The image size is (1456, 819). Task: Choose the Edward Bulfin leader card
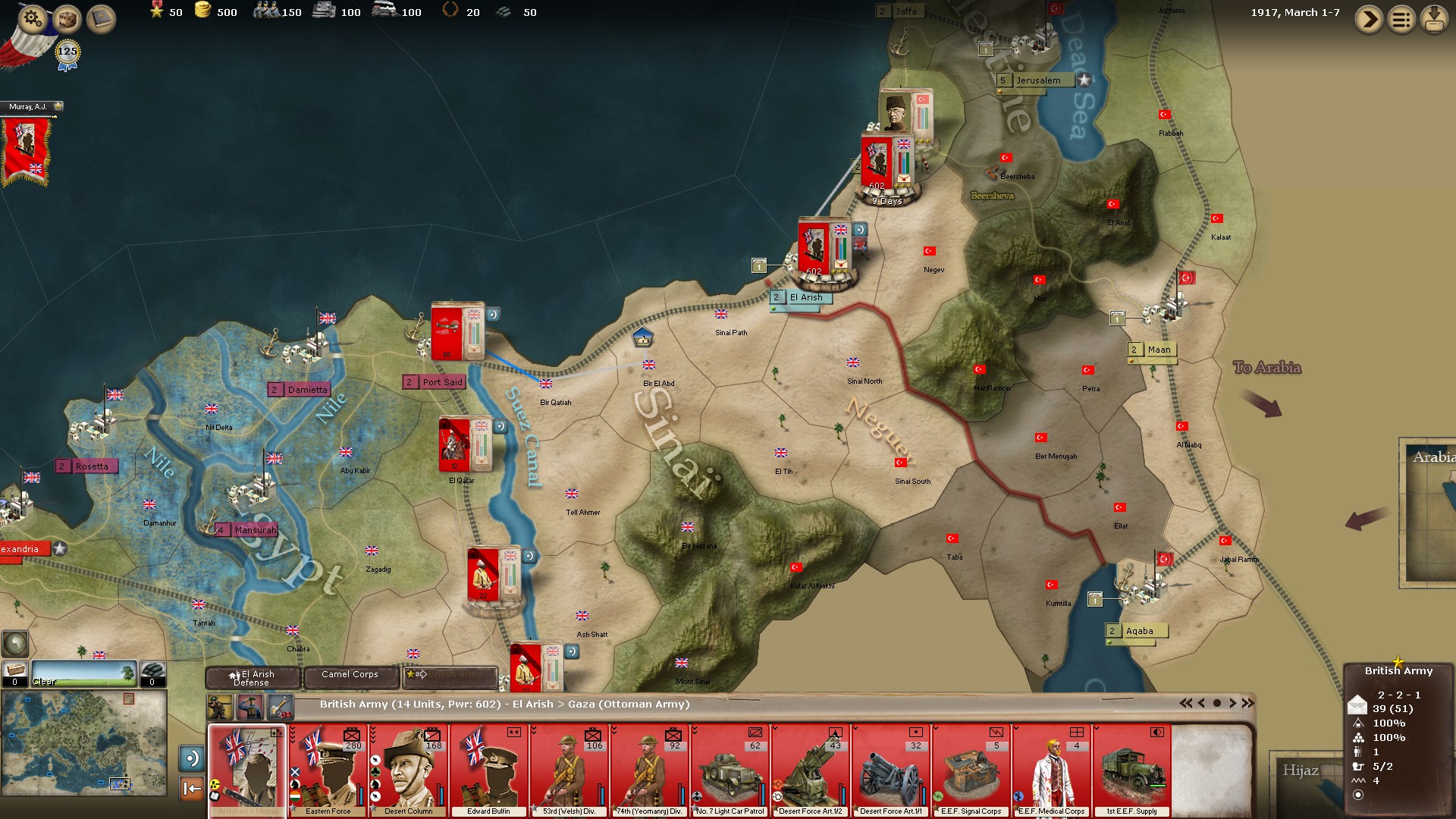coord(489,770)
